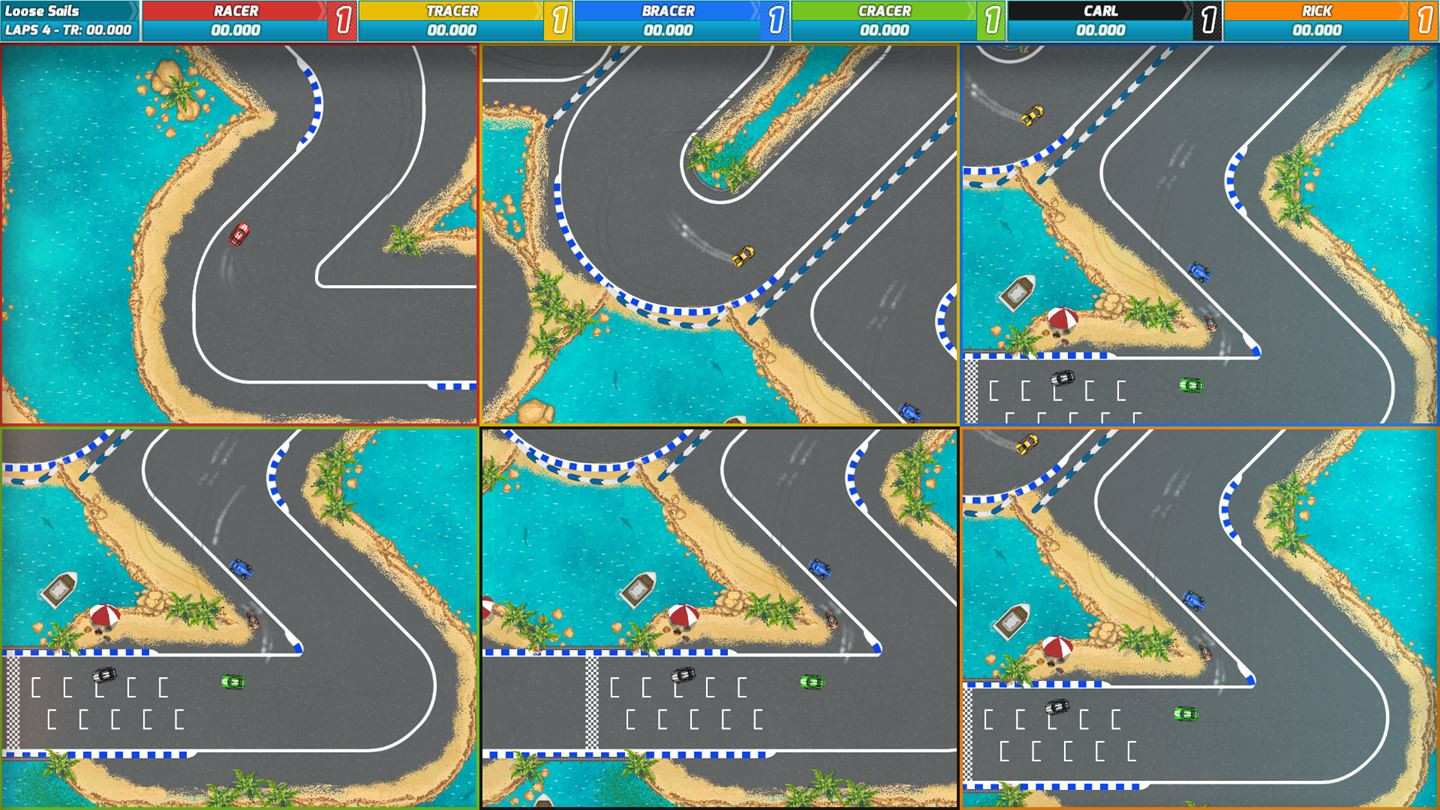Toggle TRACER's yellow lap counter badge
1440x810 pixels.
coord(558,20)
